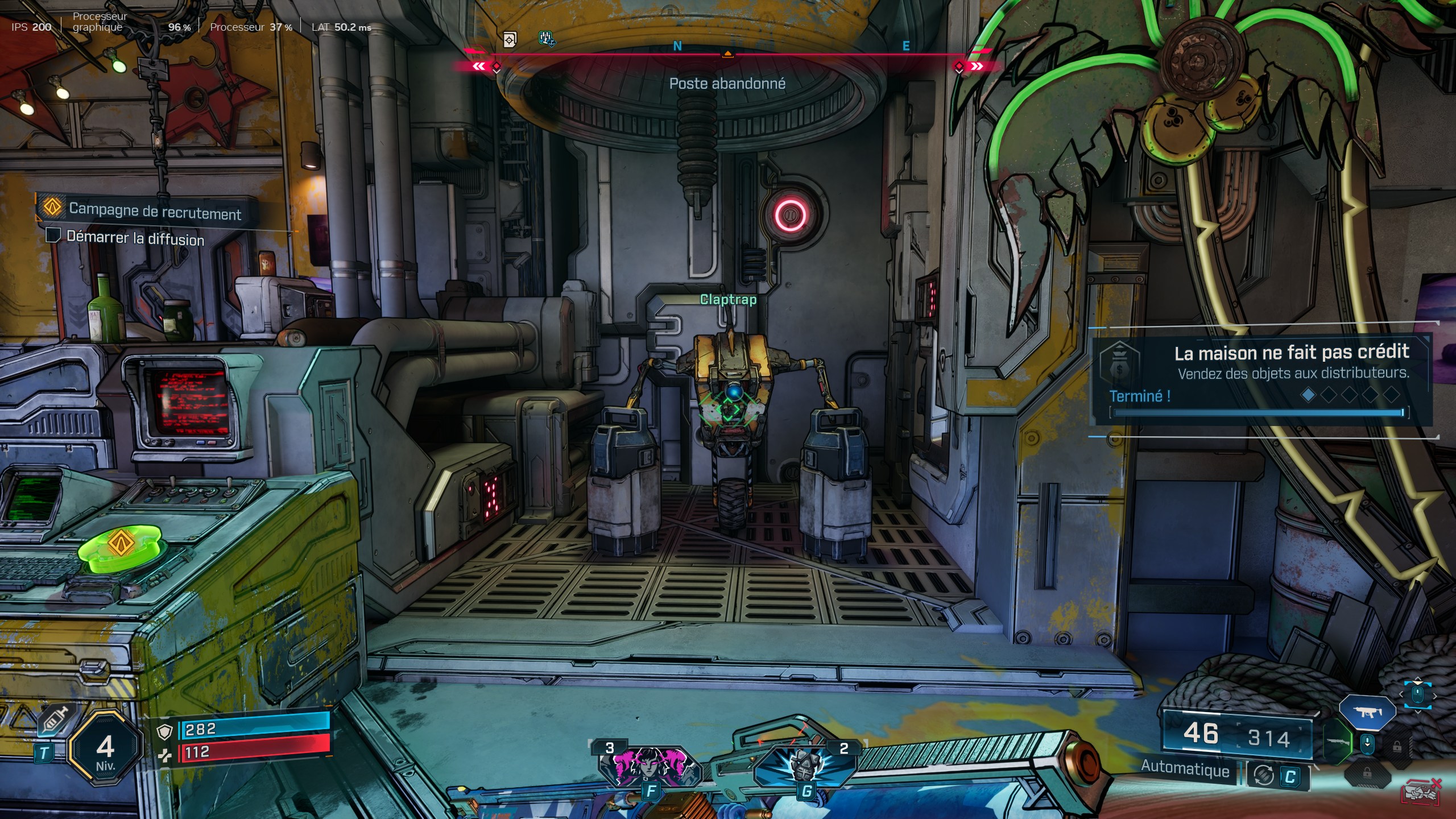Activate the pink-haired action skill icon
The image size is (1456, 819).
(x=650, y=765)
